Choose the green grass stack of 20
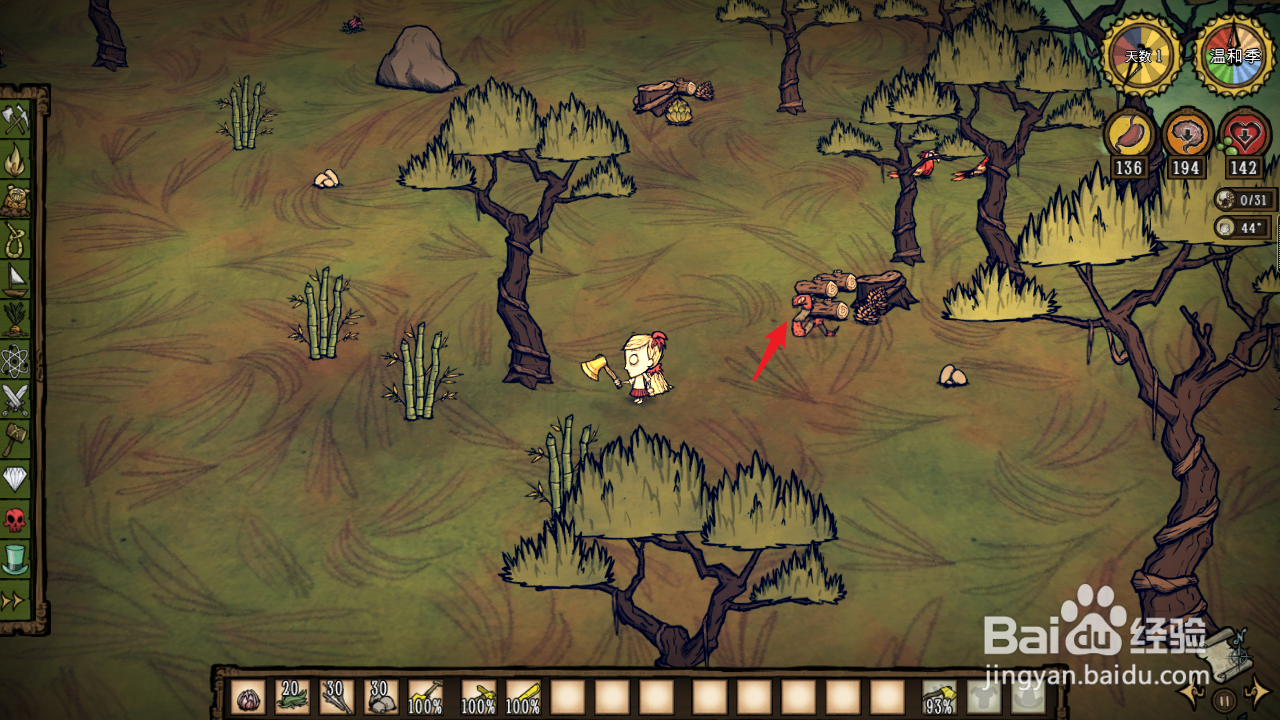This screenshot has width=1280, height=720. (x=293, y=697)
